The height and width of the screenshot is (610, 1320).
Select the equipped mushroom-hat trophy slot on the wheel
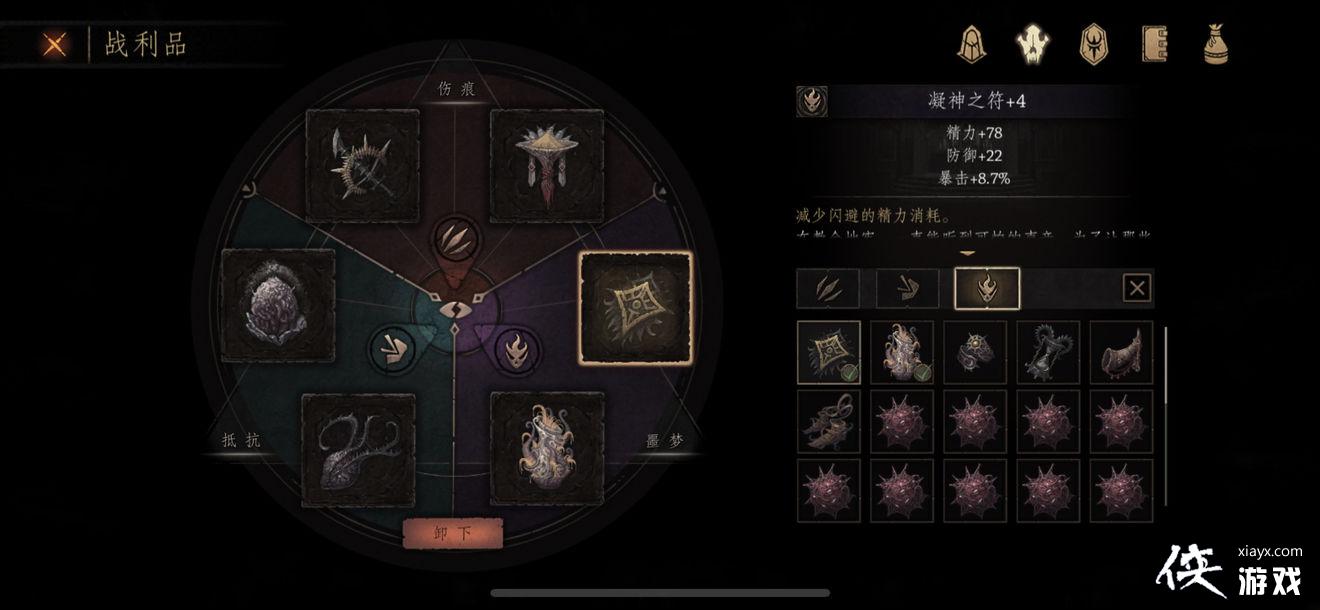point(546,166)
